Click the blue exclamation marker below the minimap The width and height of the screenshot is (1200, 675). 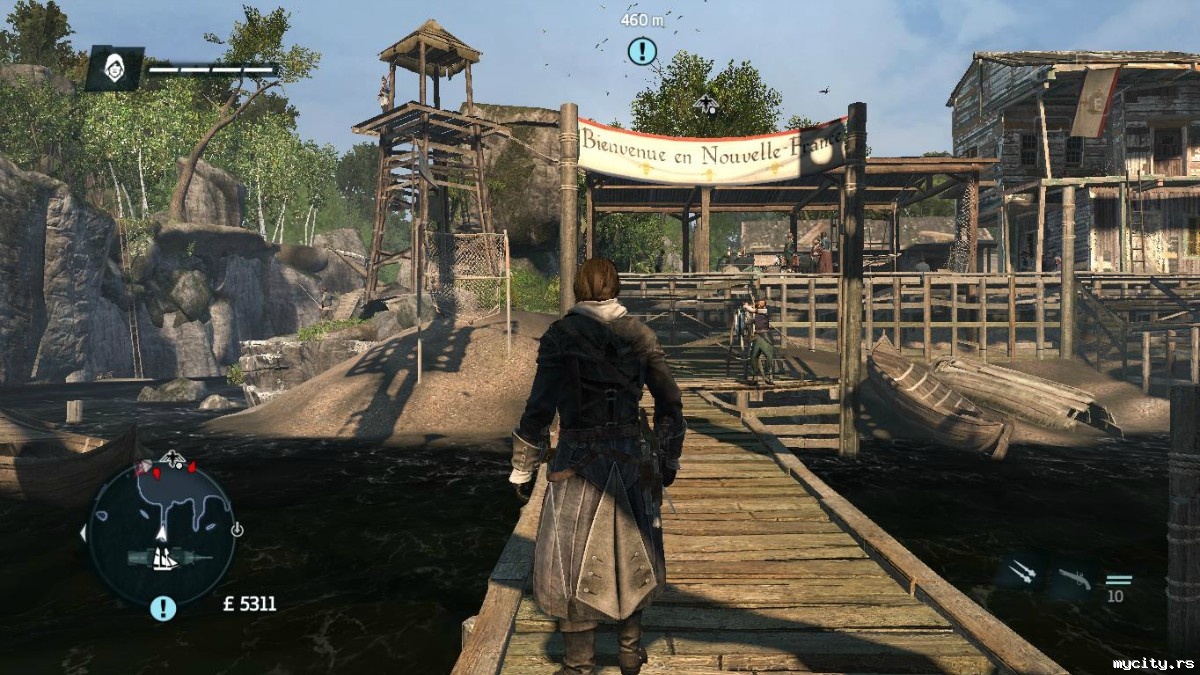tap(163, 607)
